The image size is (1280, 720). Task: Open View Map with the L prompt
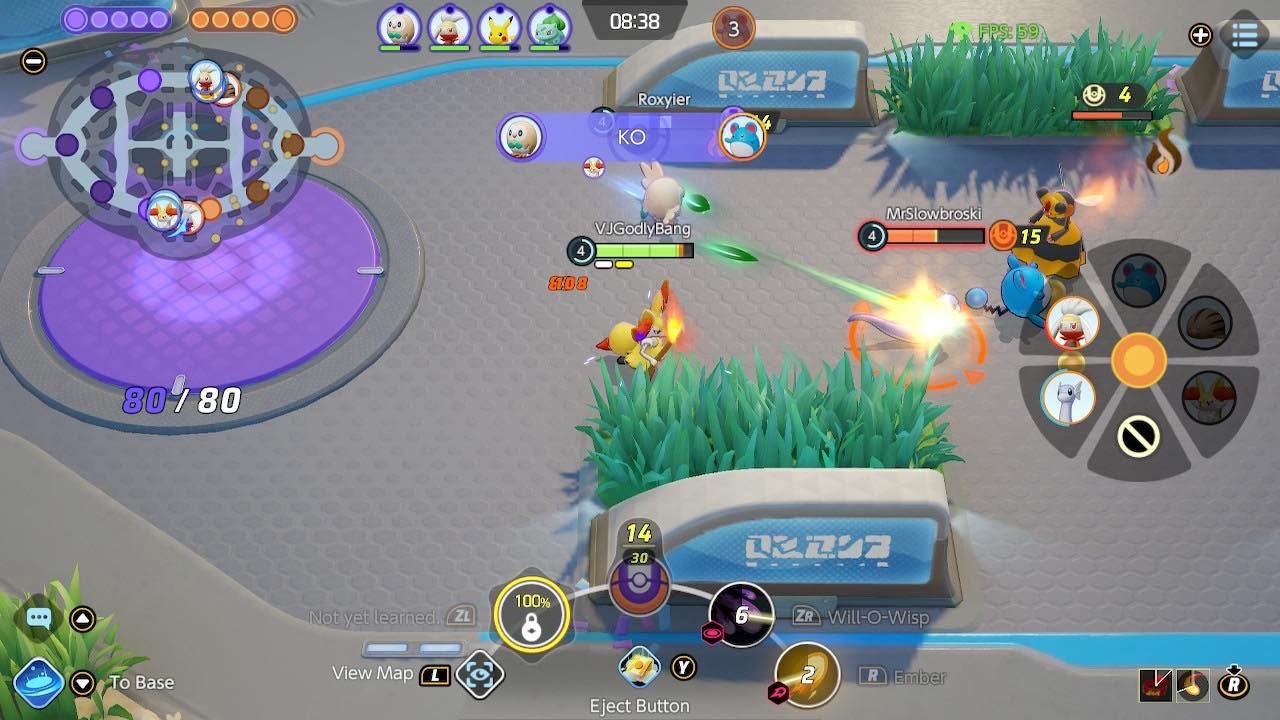pos(436,674)
